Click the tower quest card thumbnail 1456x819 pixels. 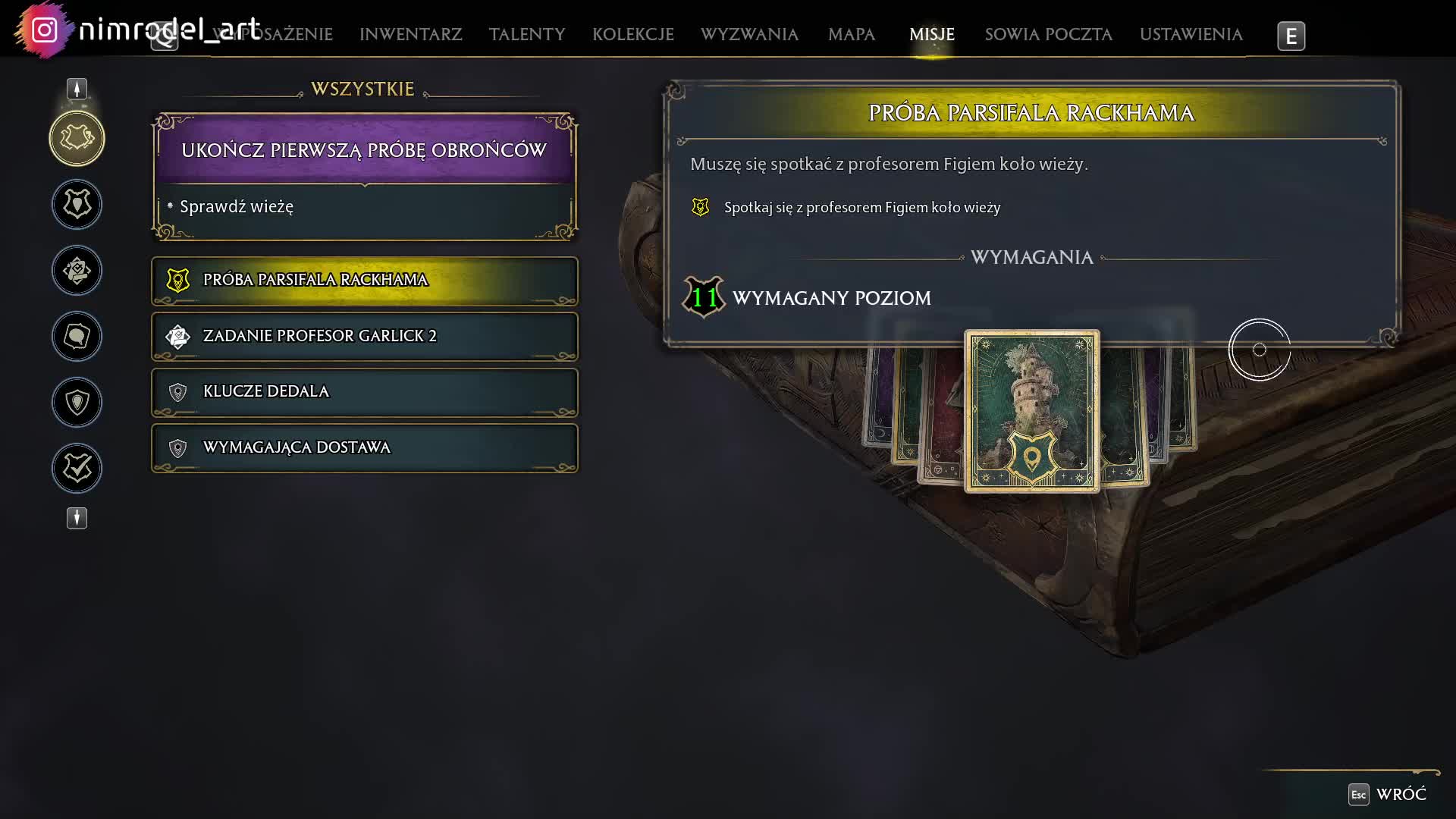(1031, 410)
